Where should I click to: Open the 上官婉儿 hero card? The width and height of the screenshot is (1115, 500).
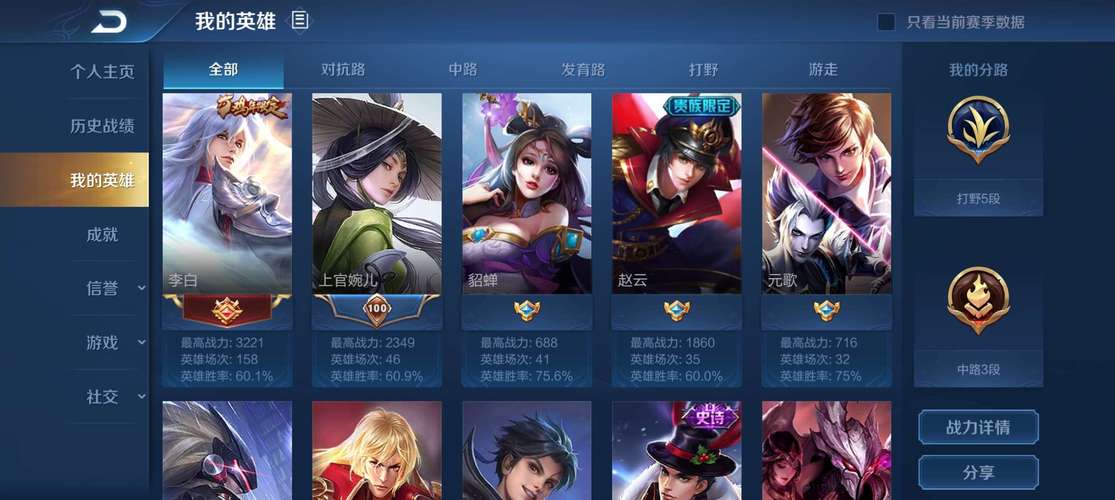coord(377,200)
